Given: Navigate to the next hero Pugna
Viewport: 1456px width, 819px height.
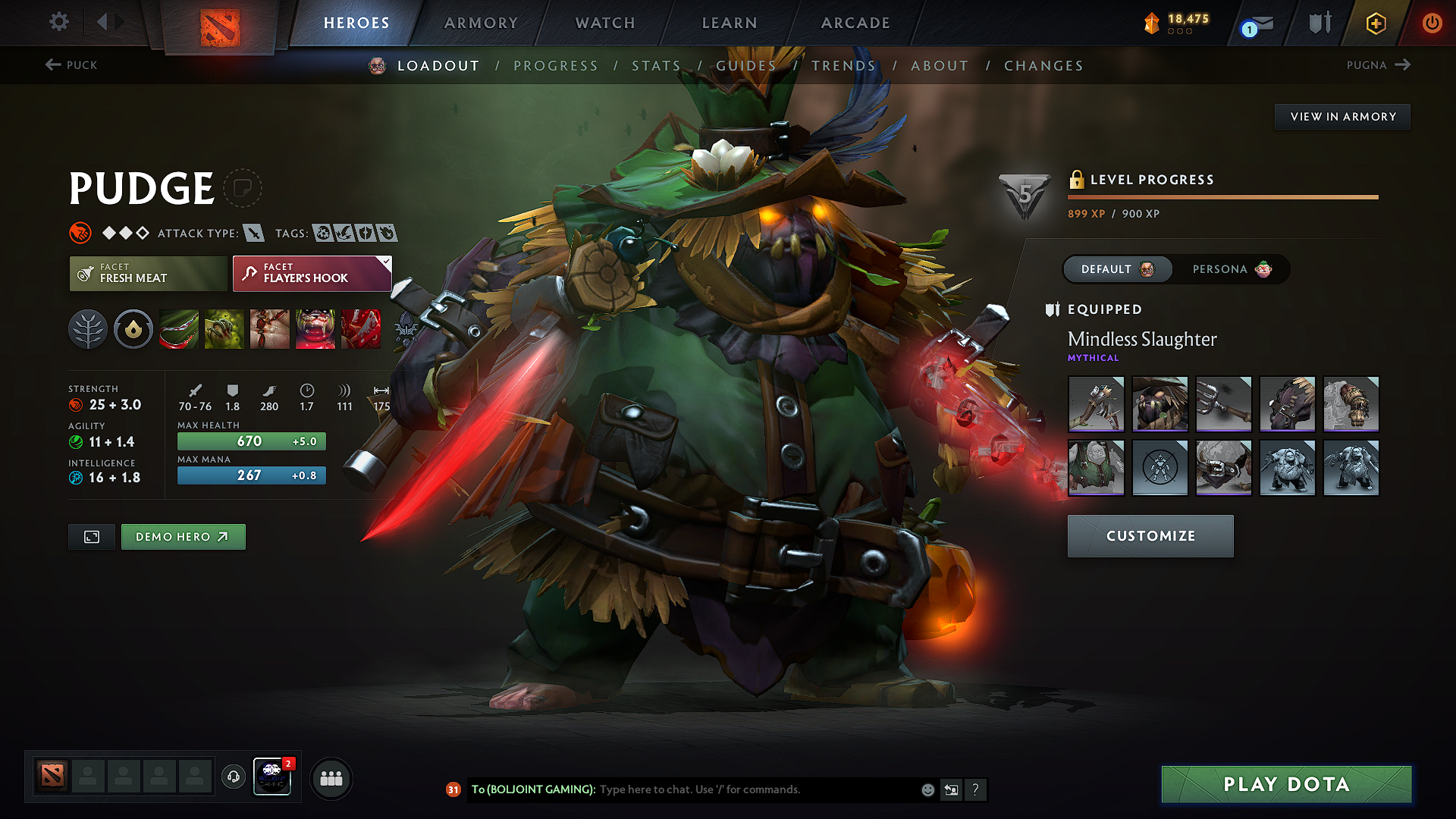Looking at the screenshot, I should tap(1379, 65).
